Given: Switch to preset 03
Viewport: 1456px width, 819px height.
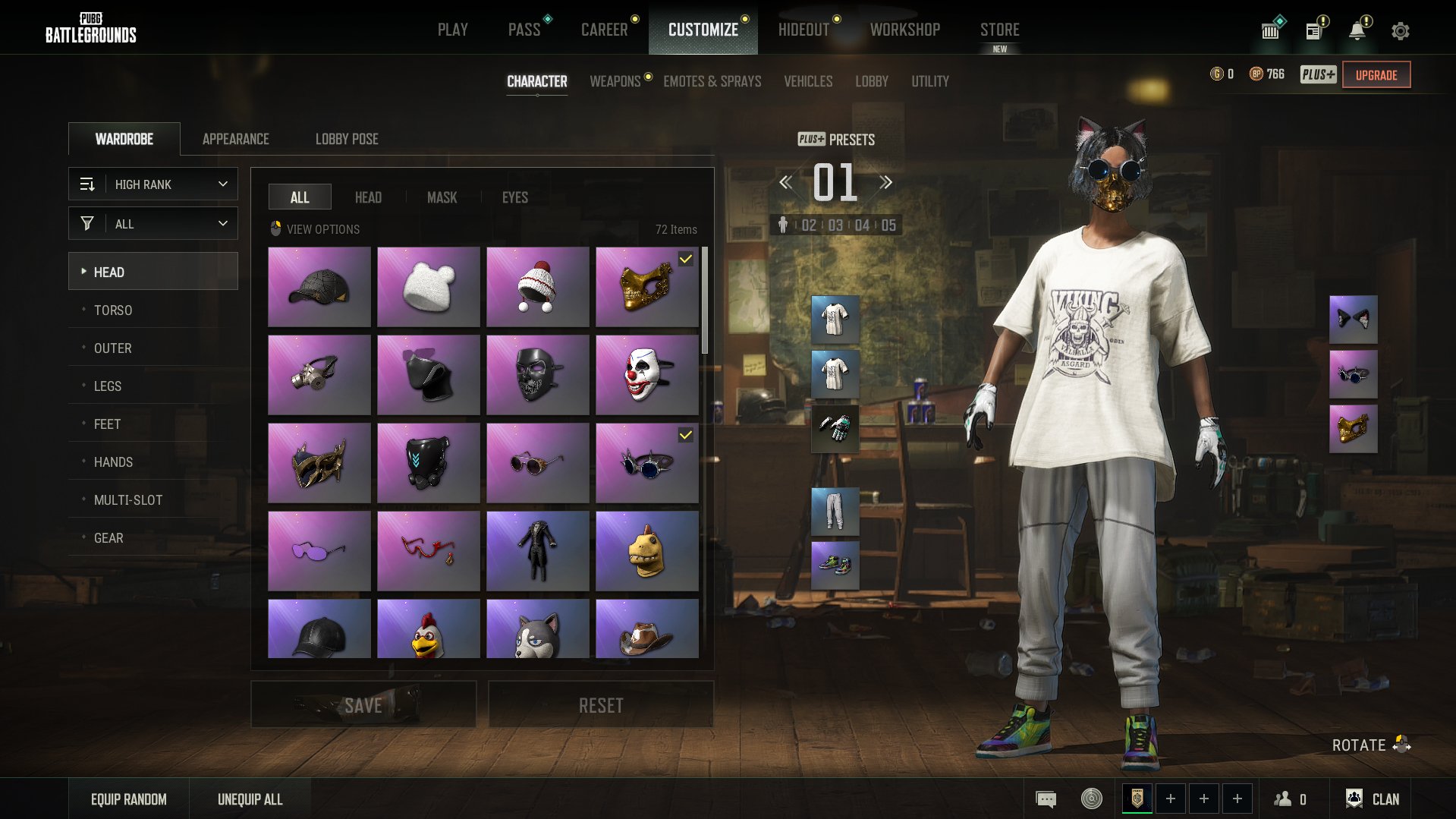Looking at the screenshot, I should tap(835, 225).
